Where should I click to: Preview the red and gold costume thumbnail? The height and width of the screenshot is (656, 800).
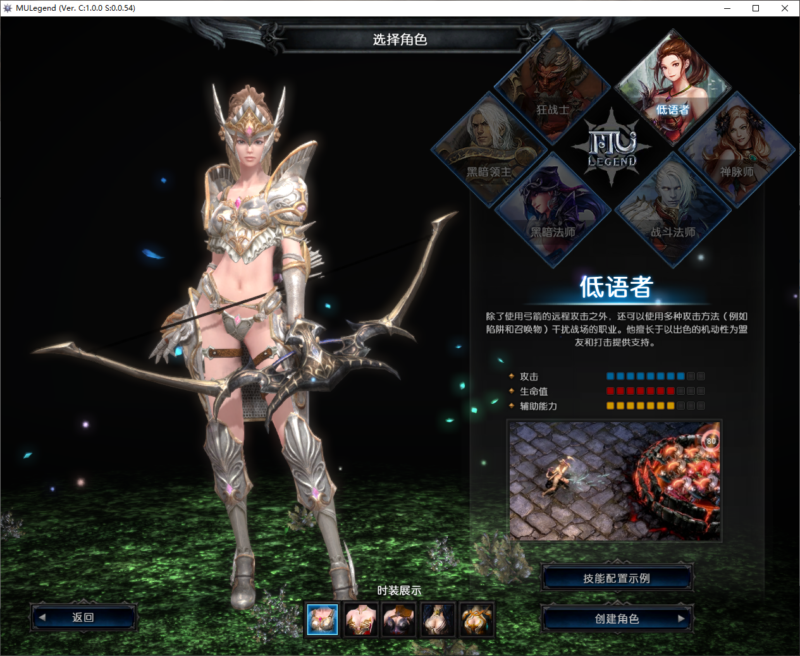tap(359, 620)
